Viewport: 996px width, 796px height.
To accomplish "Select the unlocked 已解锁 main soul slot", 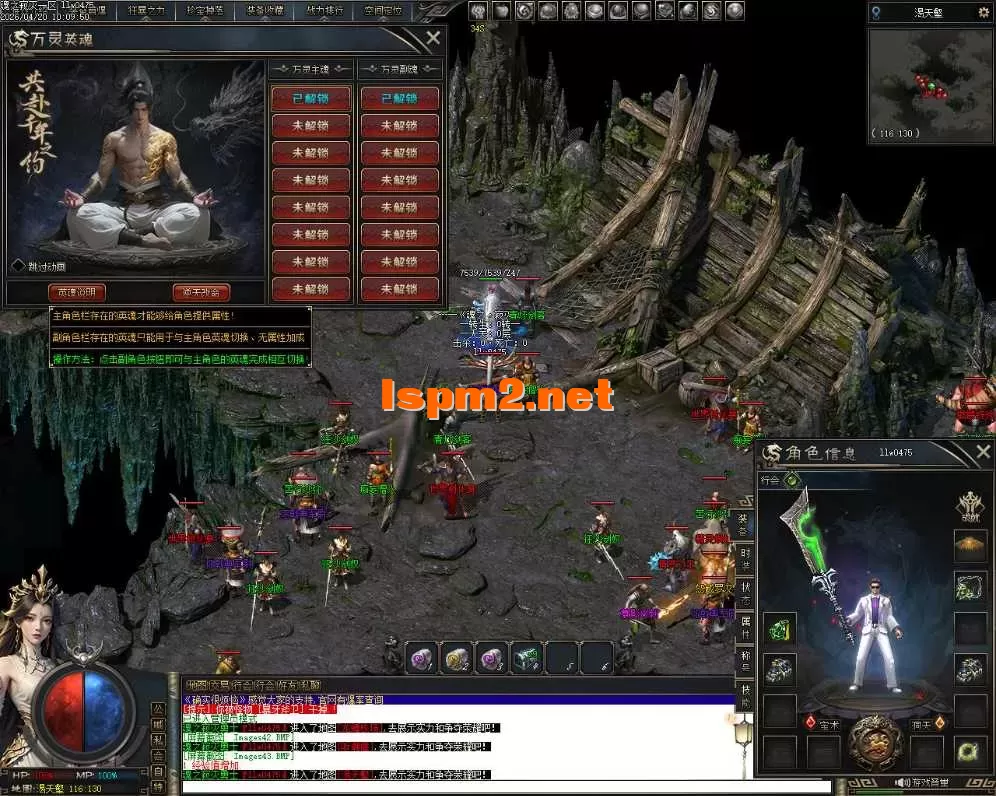I will (310, 99).
